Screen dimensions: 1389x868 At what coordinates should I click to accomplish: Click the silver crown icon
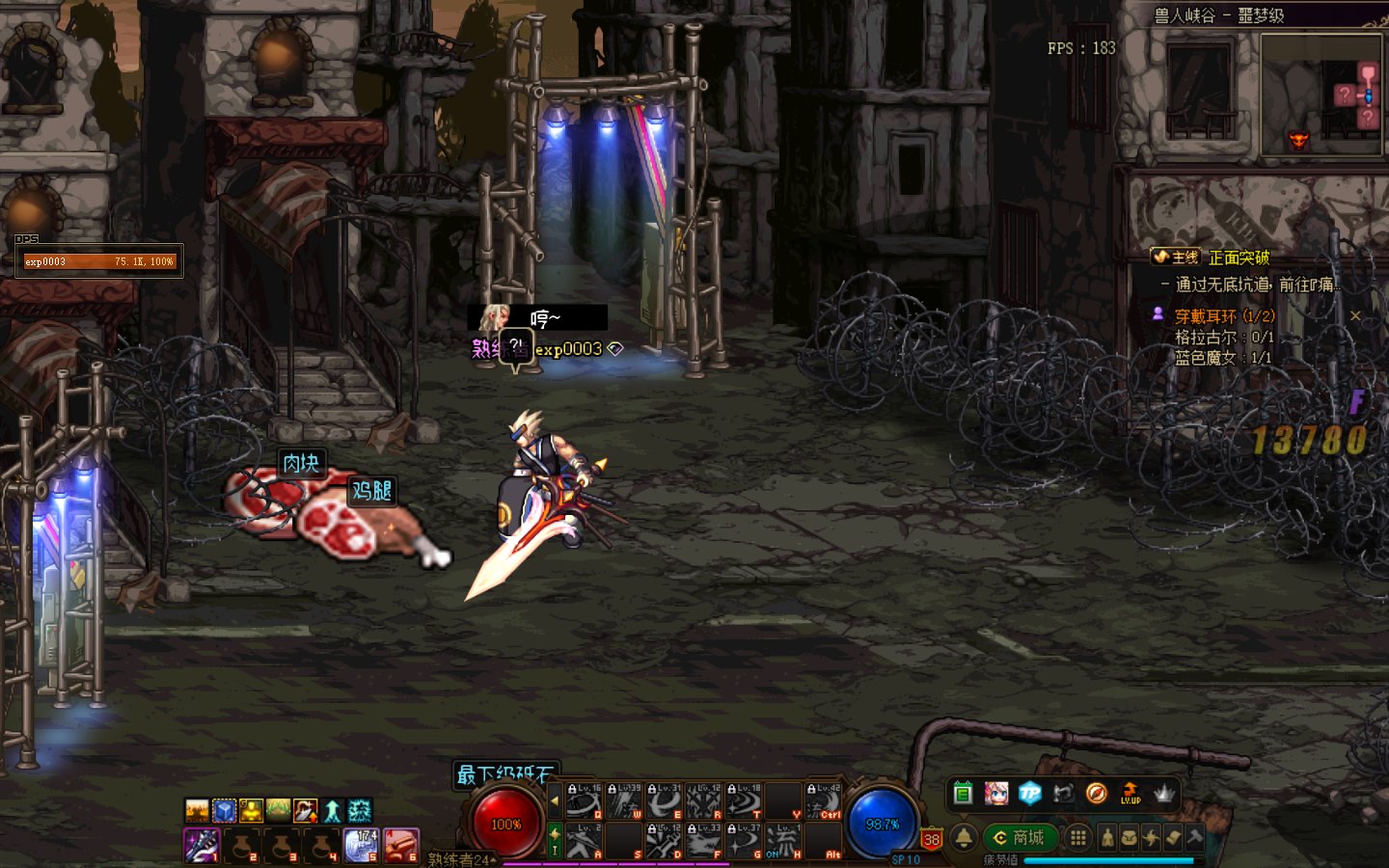click(1164, 794)
